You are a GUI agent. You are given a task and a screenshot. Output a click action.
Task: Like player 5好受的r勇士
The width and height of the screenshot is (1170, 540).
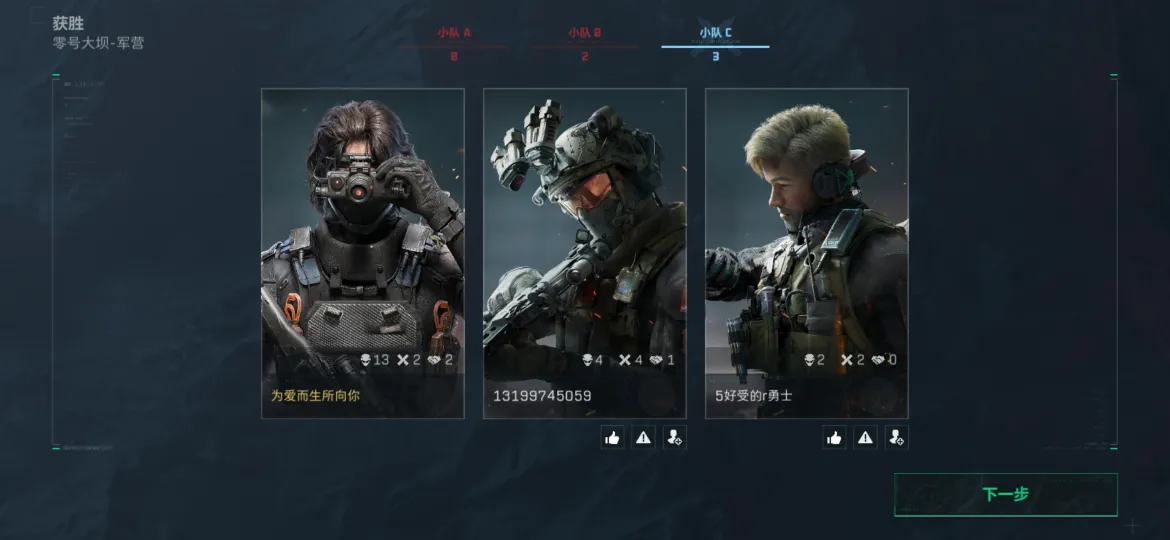(834, 437)
